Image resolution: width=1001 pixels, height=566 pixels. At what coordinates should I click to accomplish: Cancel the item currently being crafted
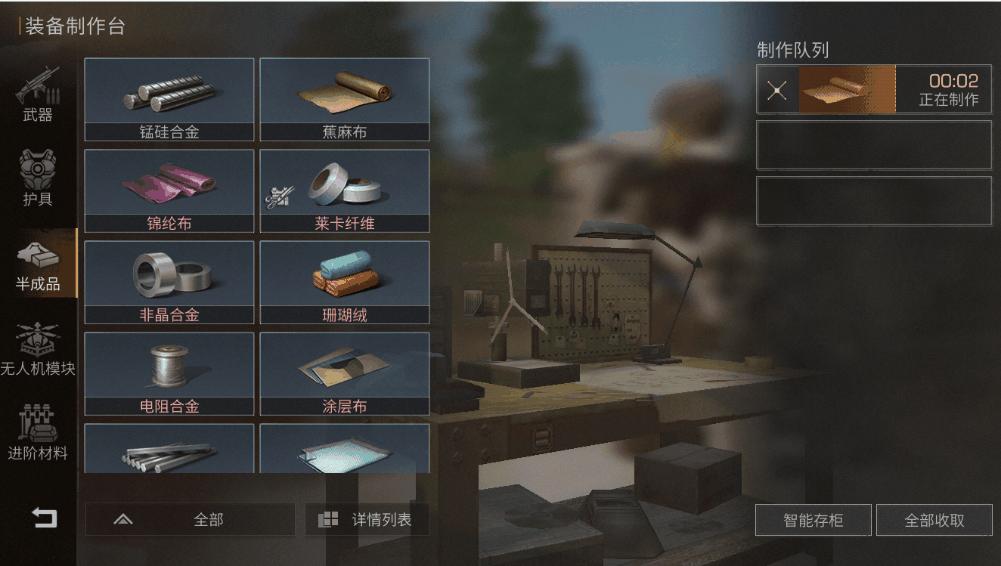coord(777,91)
